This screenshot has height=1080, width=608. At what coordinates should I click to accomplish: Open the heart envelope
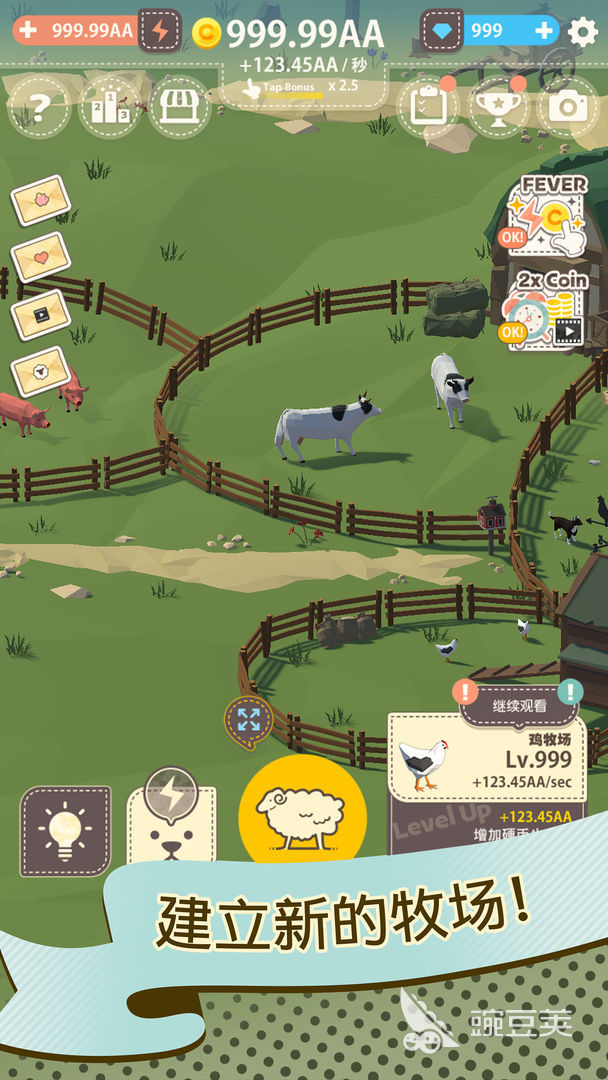coord(41,257)
